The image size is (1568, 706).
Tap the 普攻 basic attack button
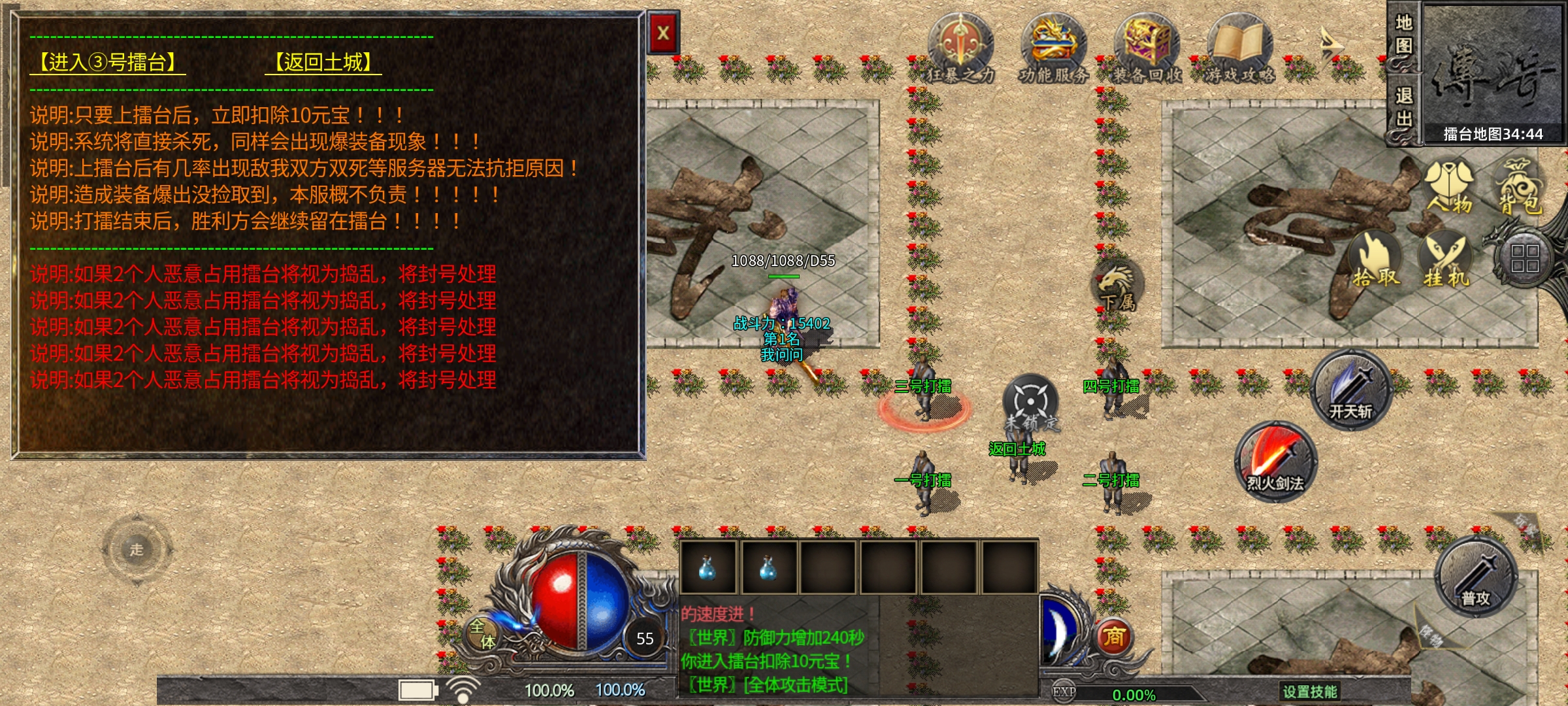click(1475, 577)
